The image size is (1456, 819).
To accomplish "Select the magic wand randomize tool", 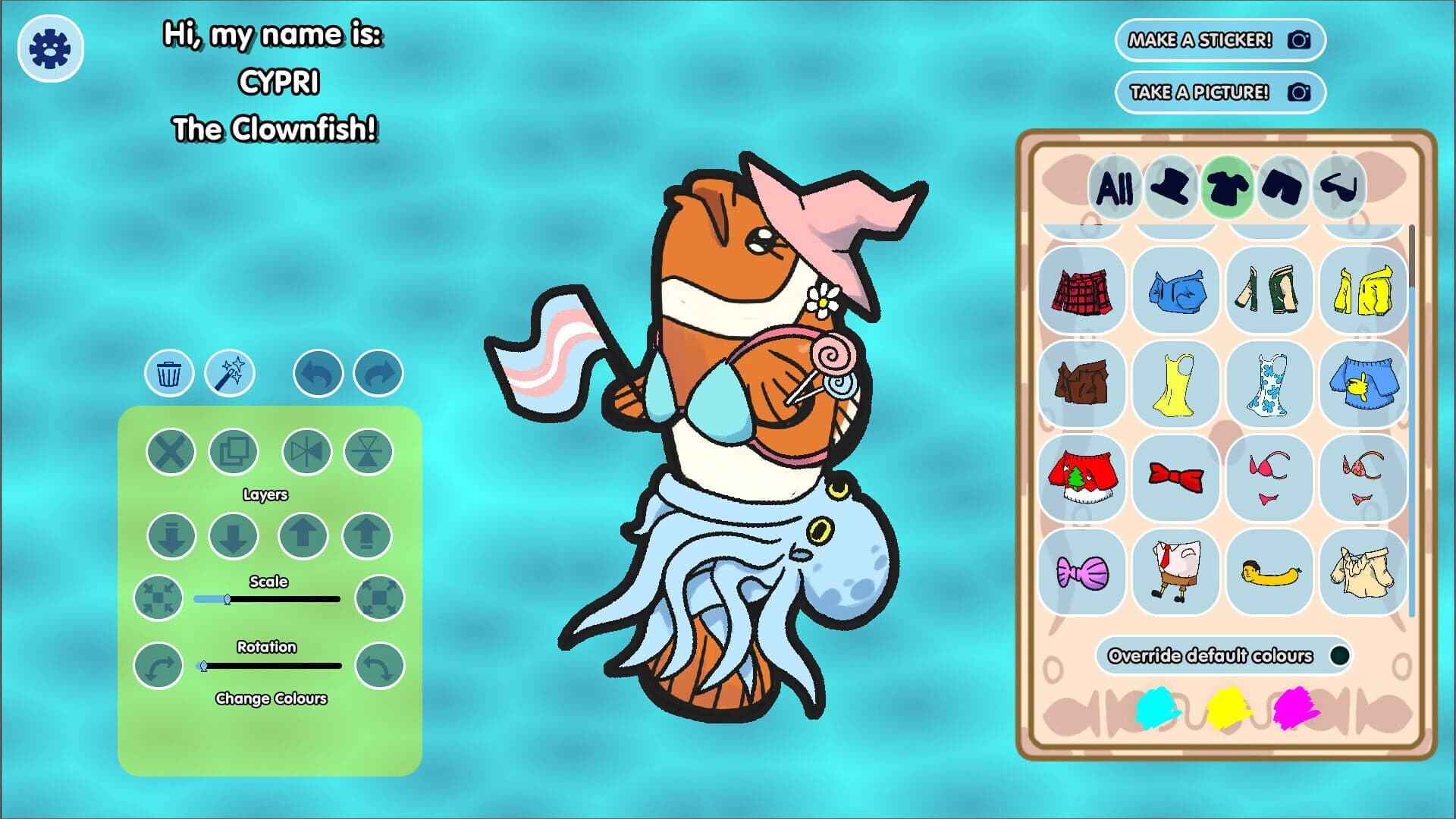I will (x=229, y=373).
